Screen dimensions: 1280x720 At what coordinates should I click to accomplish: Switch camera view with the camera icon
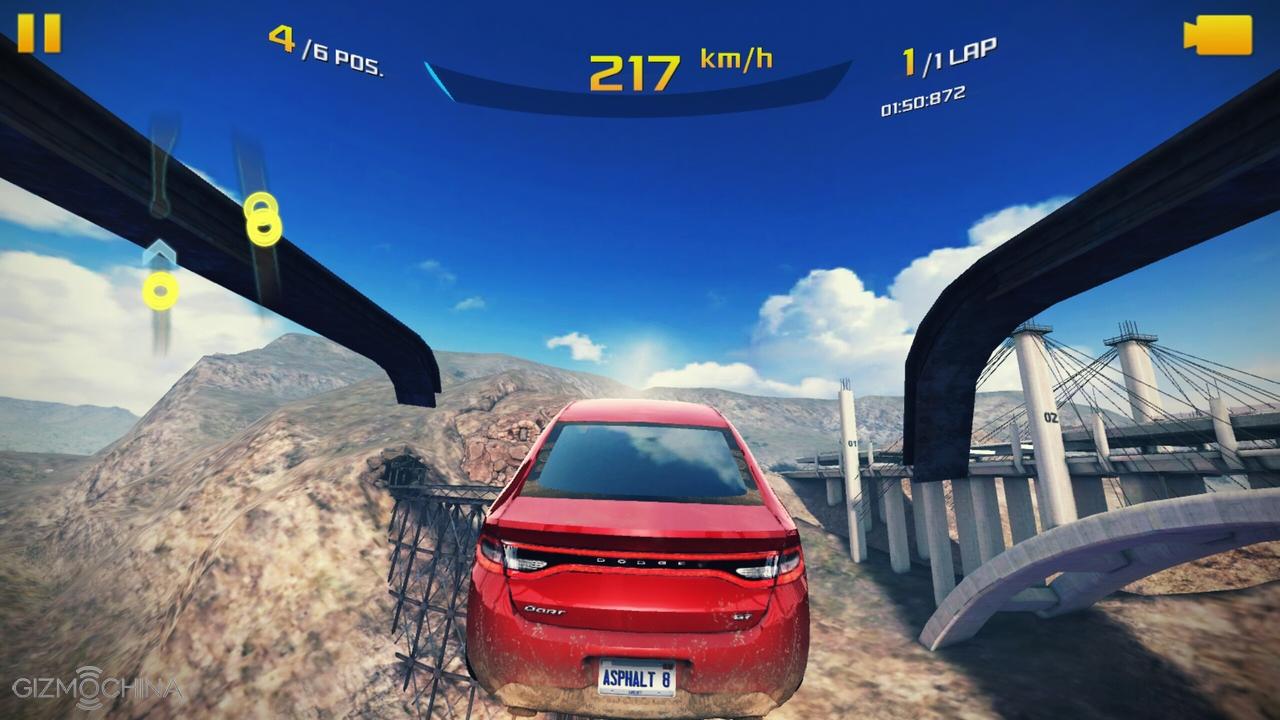pyautogui.click(x=1218, y=35)
